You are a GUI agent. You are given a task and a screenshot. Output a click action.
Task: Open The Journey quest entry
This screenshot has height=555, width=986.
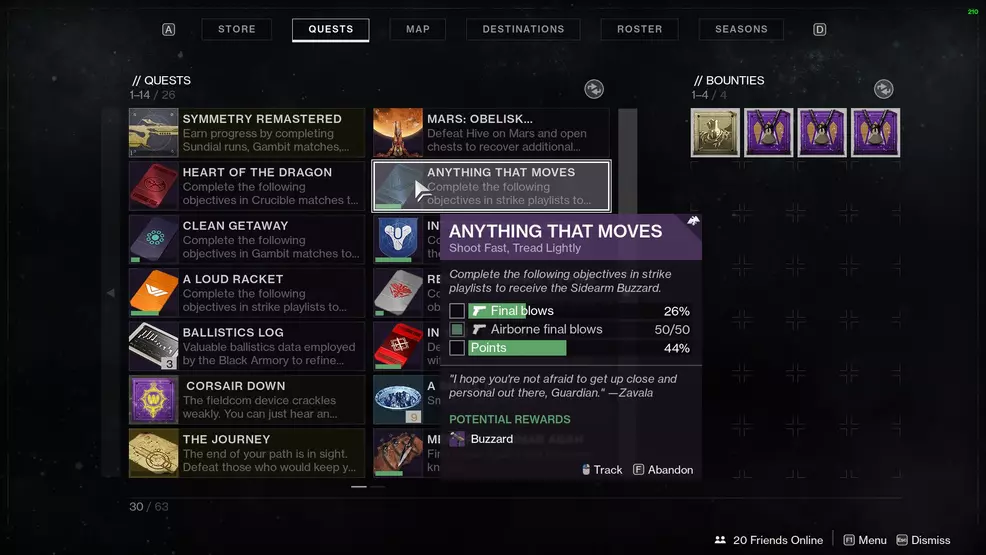tap(247, 453)
